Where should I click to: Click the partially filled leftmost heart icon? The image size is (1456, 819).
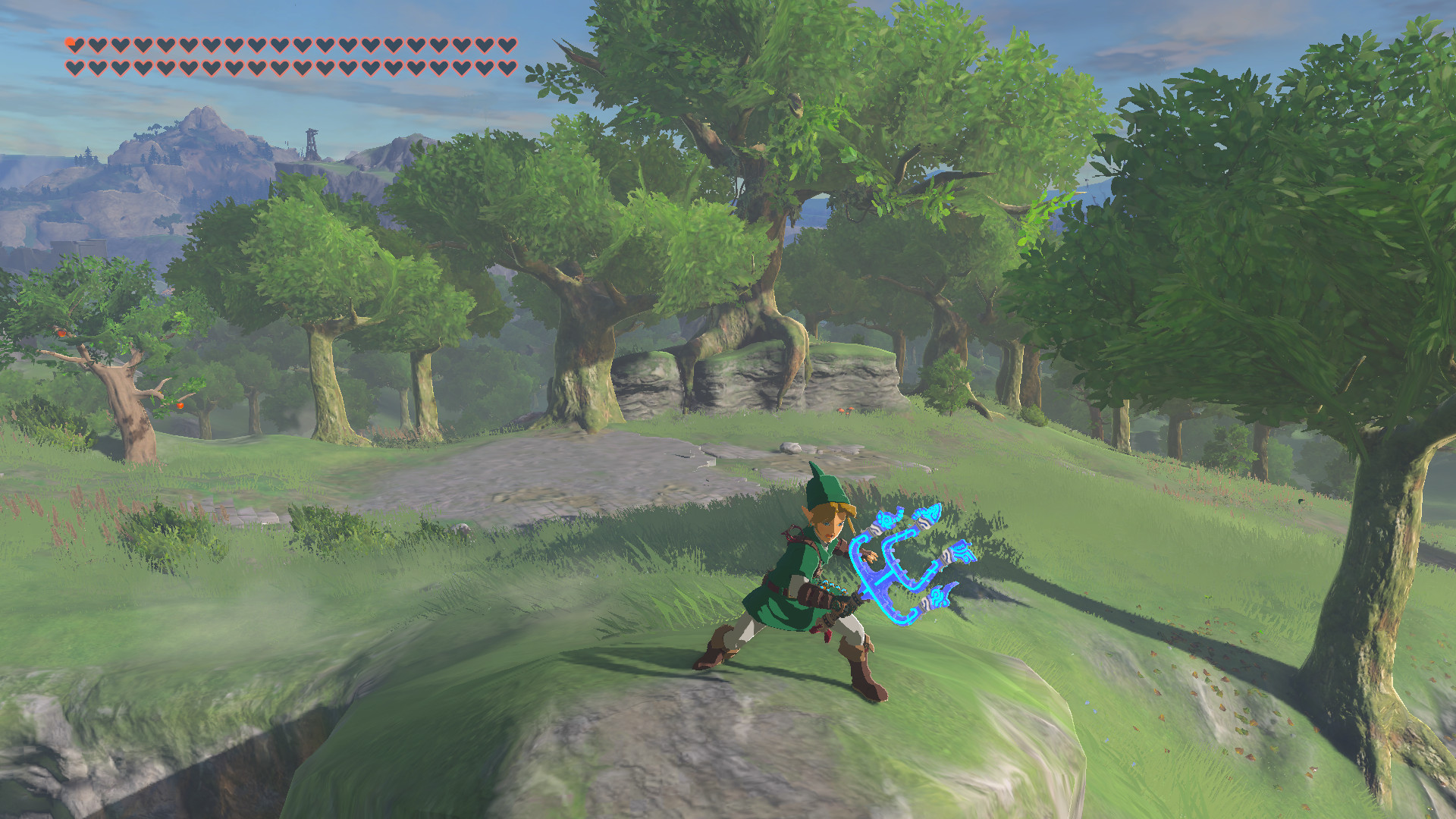(74, 45)
